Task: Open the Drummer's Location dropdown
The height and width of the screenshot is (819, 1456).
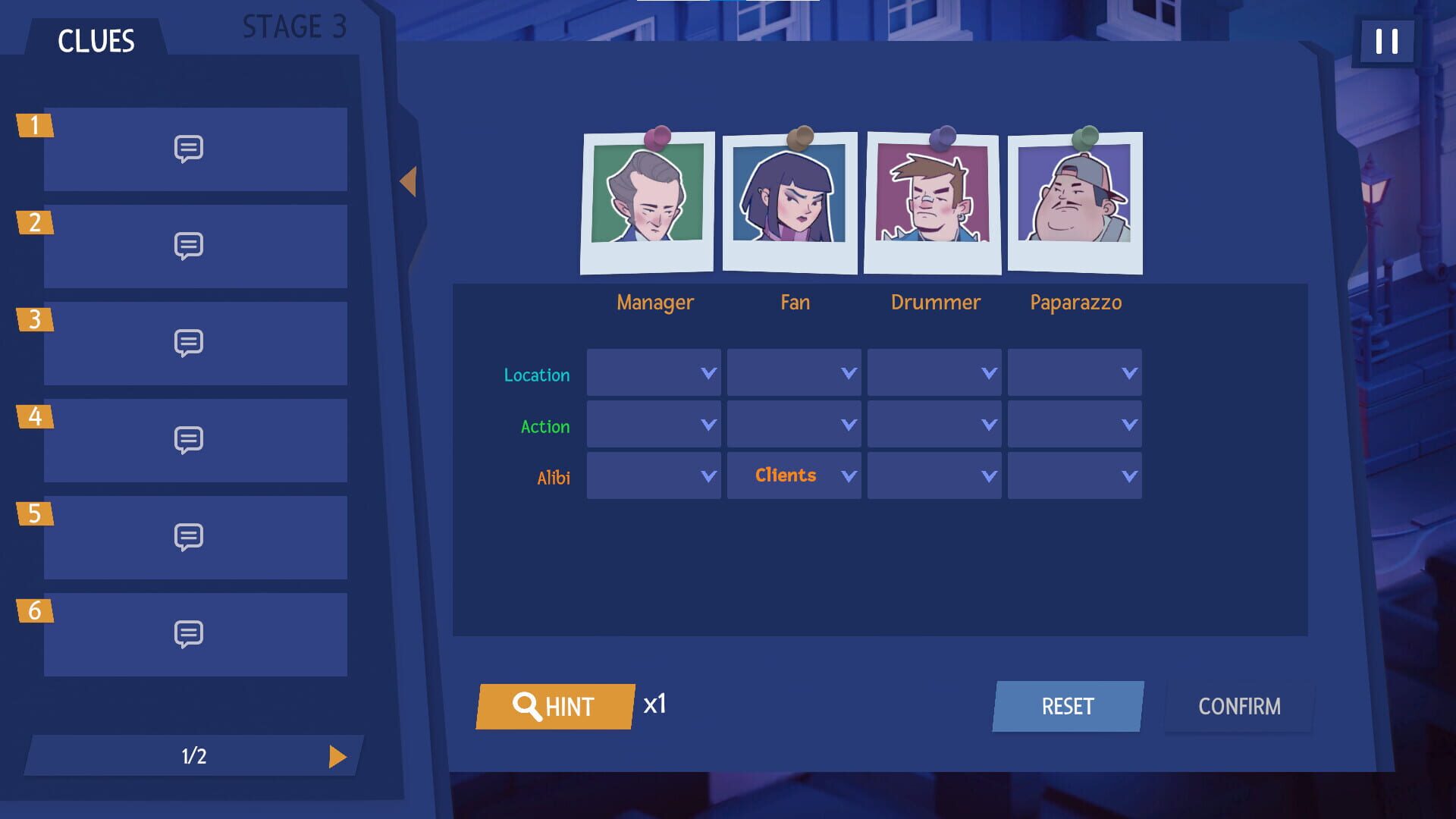Action: [x=934, y=372]
